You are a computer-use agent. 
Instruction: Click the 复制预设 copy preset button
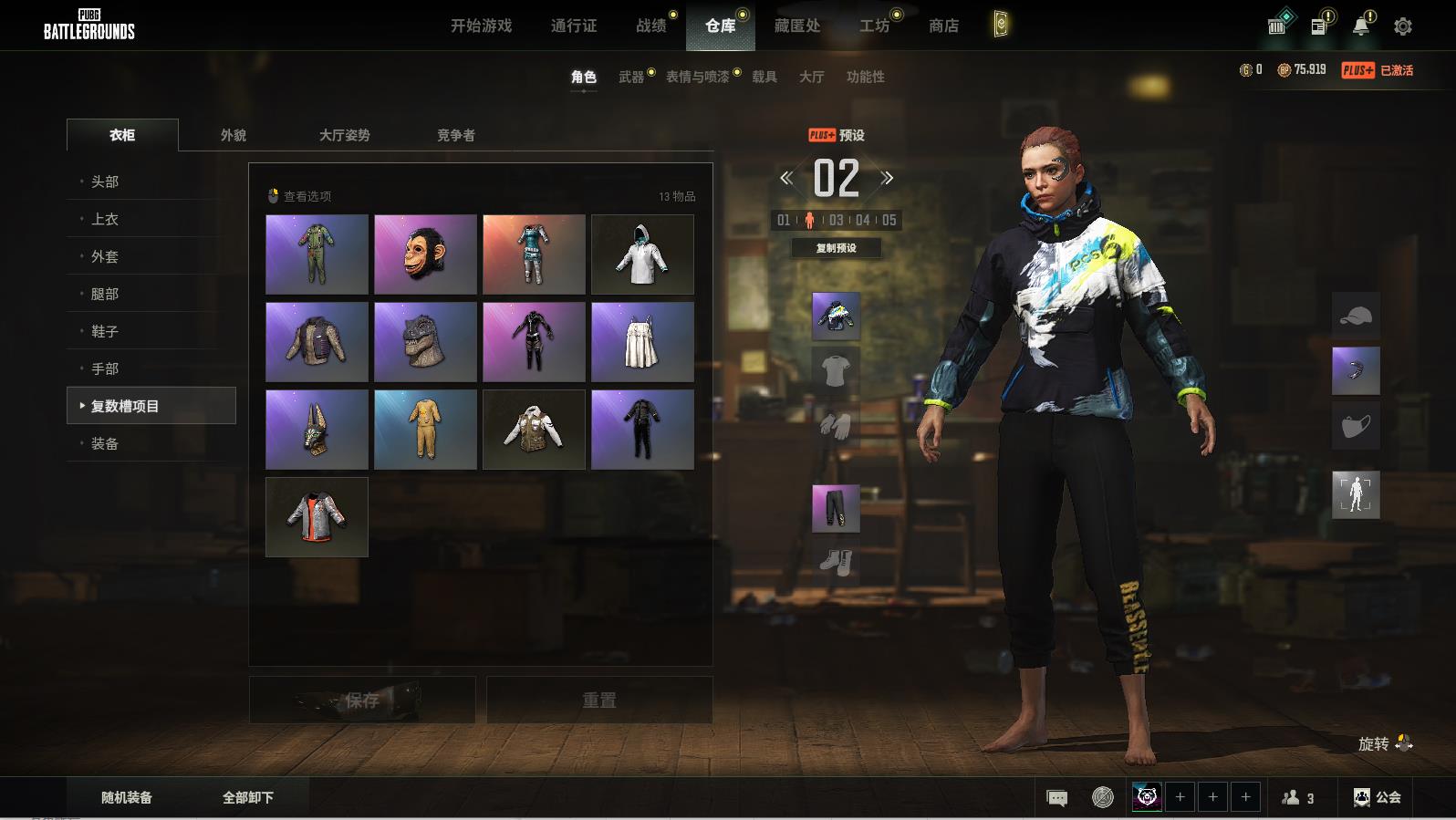tap(836, 248)
